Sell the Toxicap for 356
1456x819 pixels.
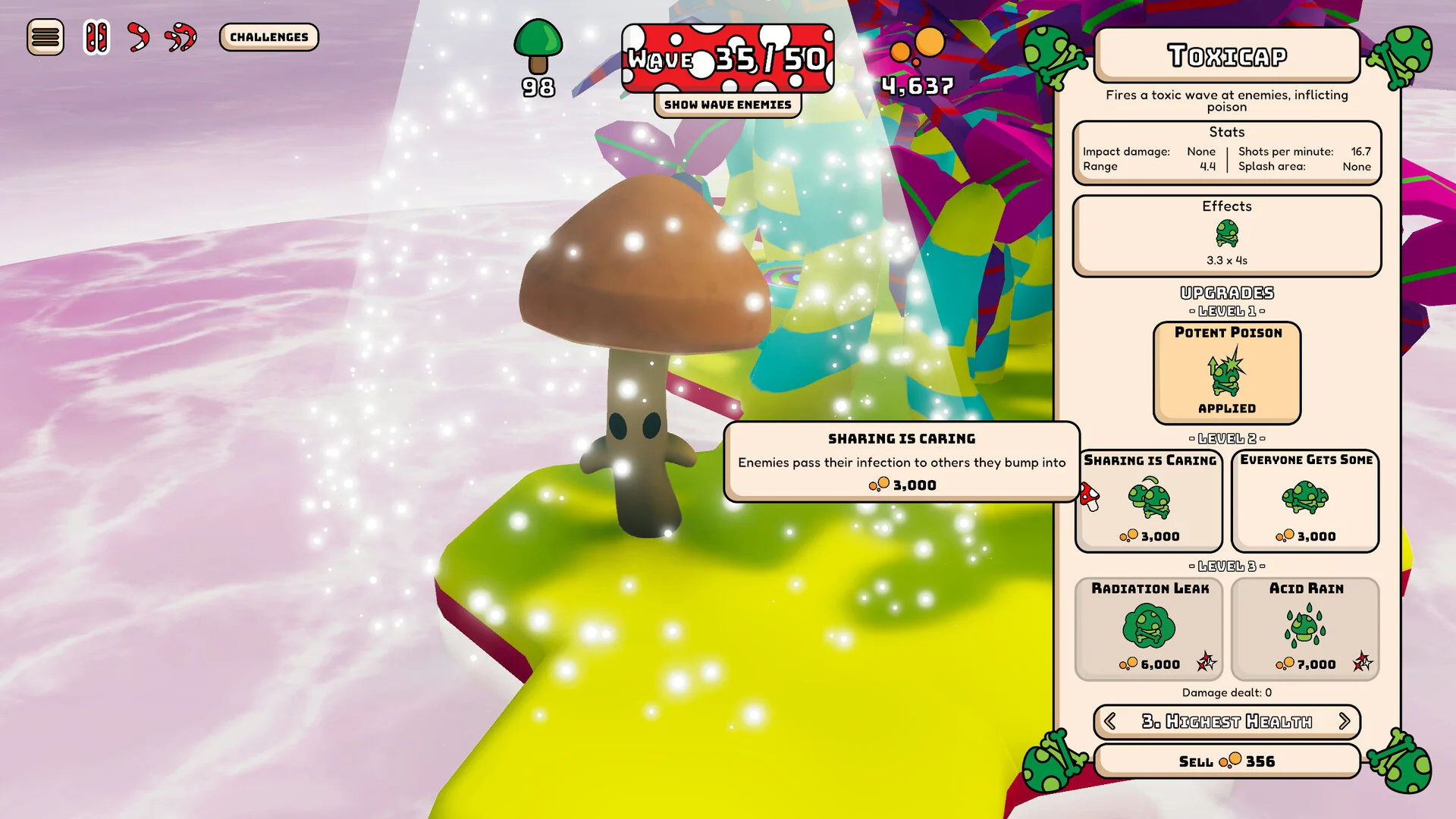tap(1227, 761)
